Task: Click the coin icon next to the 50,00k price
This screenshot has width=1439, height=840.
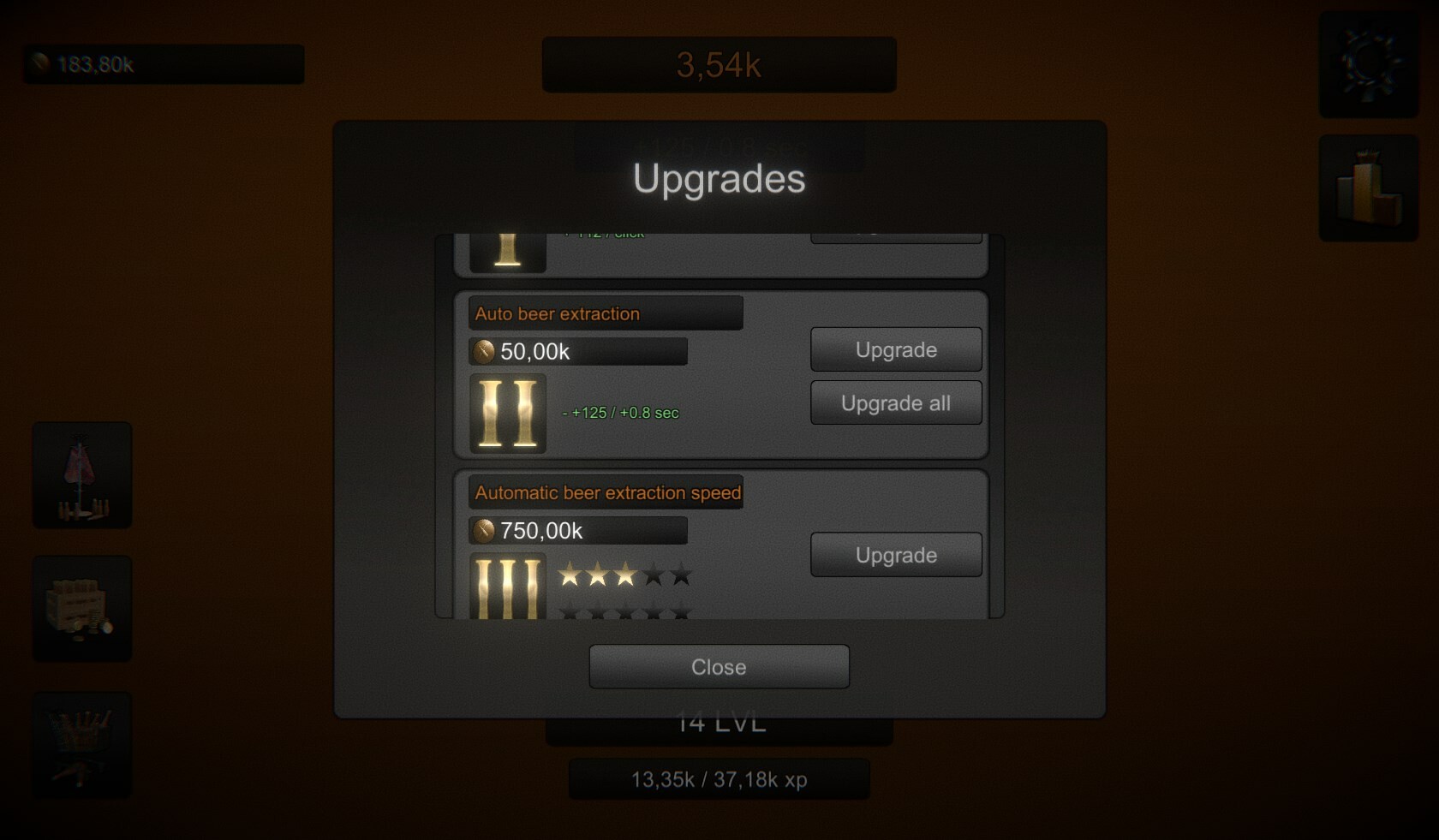Action: point(482,351)
